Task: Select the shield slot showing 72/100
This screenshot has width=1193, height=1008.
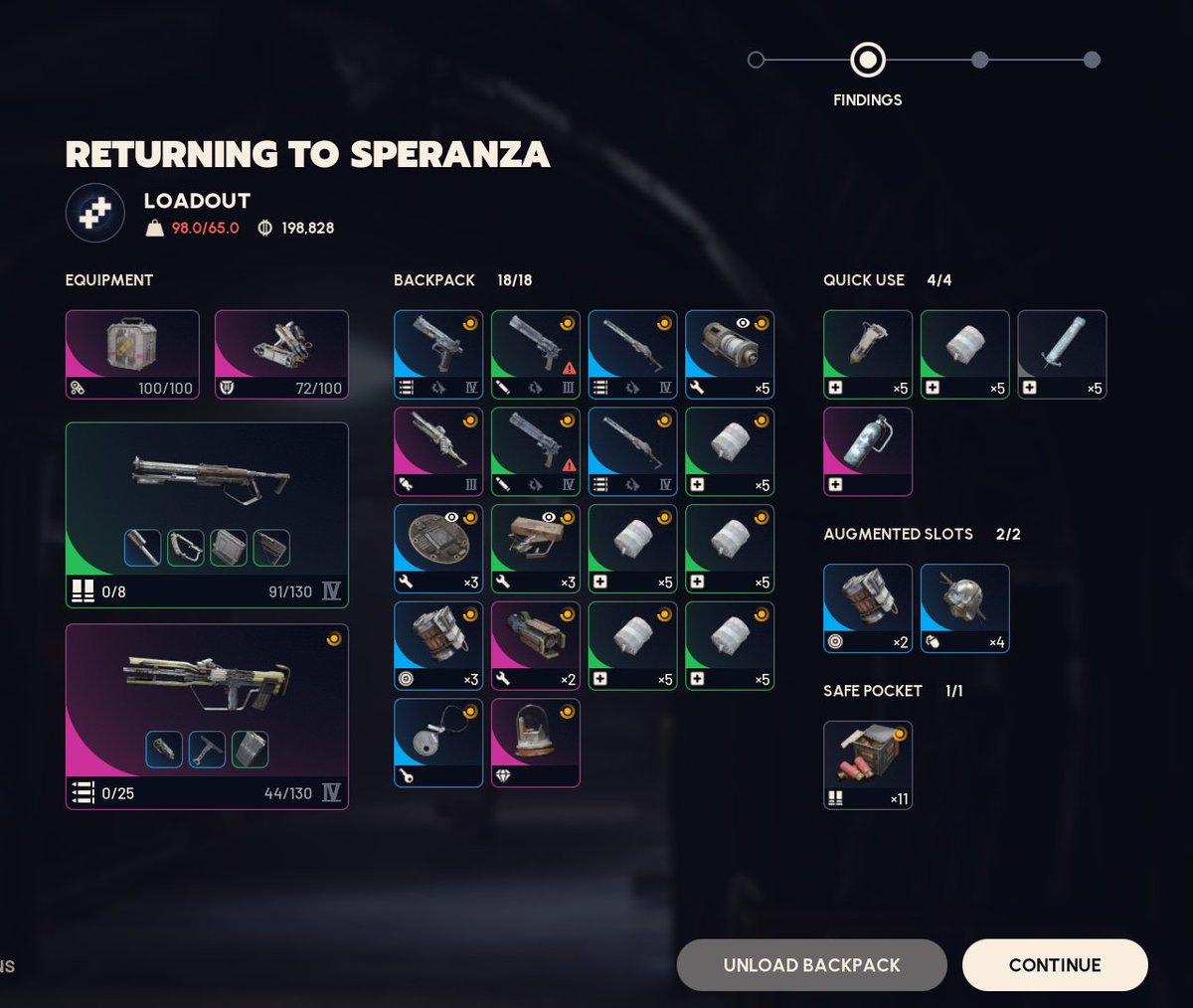Action: (x=281, y=354)
